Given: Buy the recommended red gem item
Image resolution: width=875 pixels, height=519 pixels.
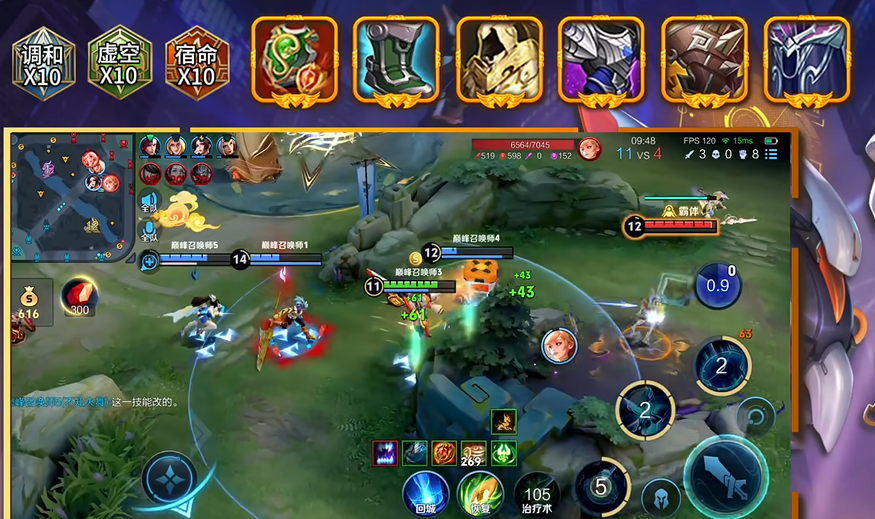Looking at the screenshot, I should click(79, 297).
